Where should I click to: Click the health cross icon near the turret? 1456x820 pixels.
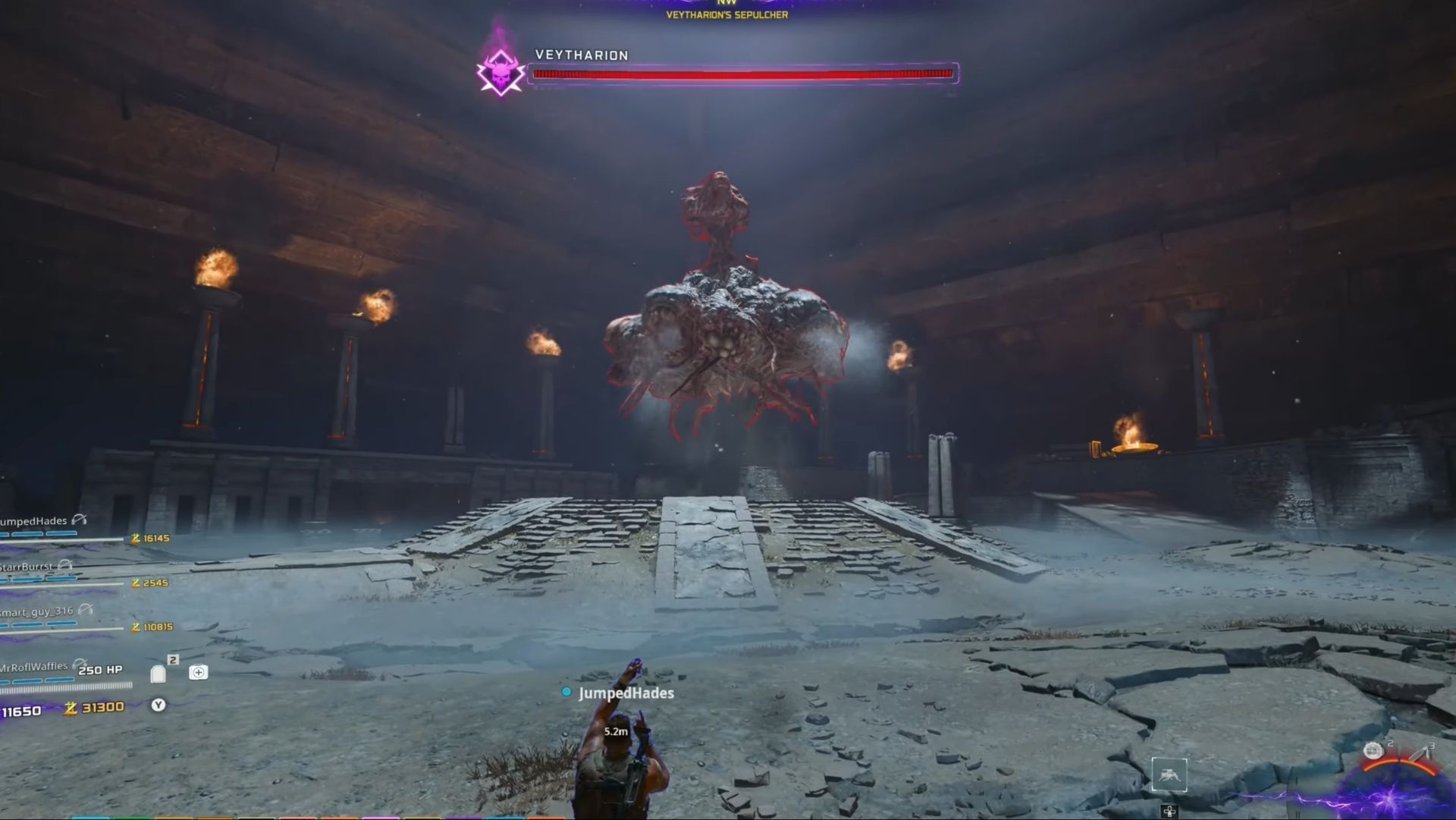[x=1170, y=811]
